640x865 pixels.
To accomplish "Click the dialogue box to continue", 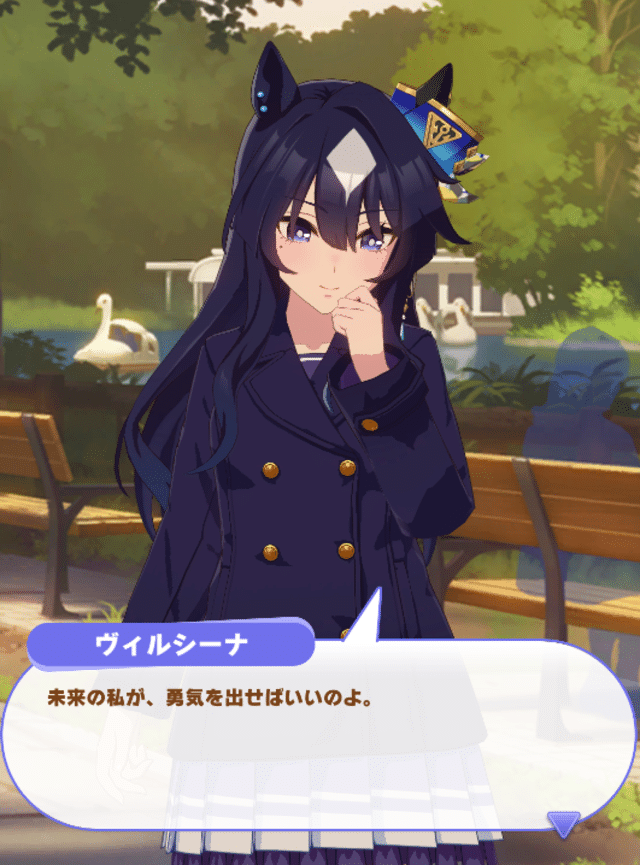I will 318,742.
